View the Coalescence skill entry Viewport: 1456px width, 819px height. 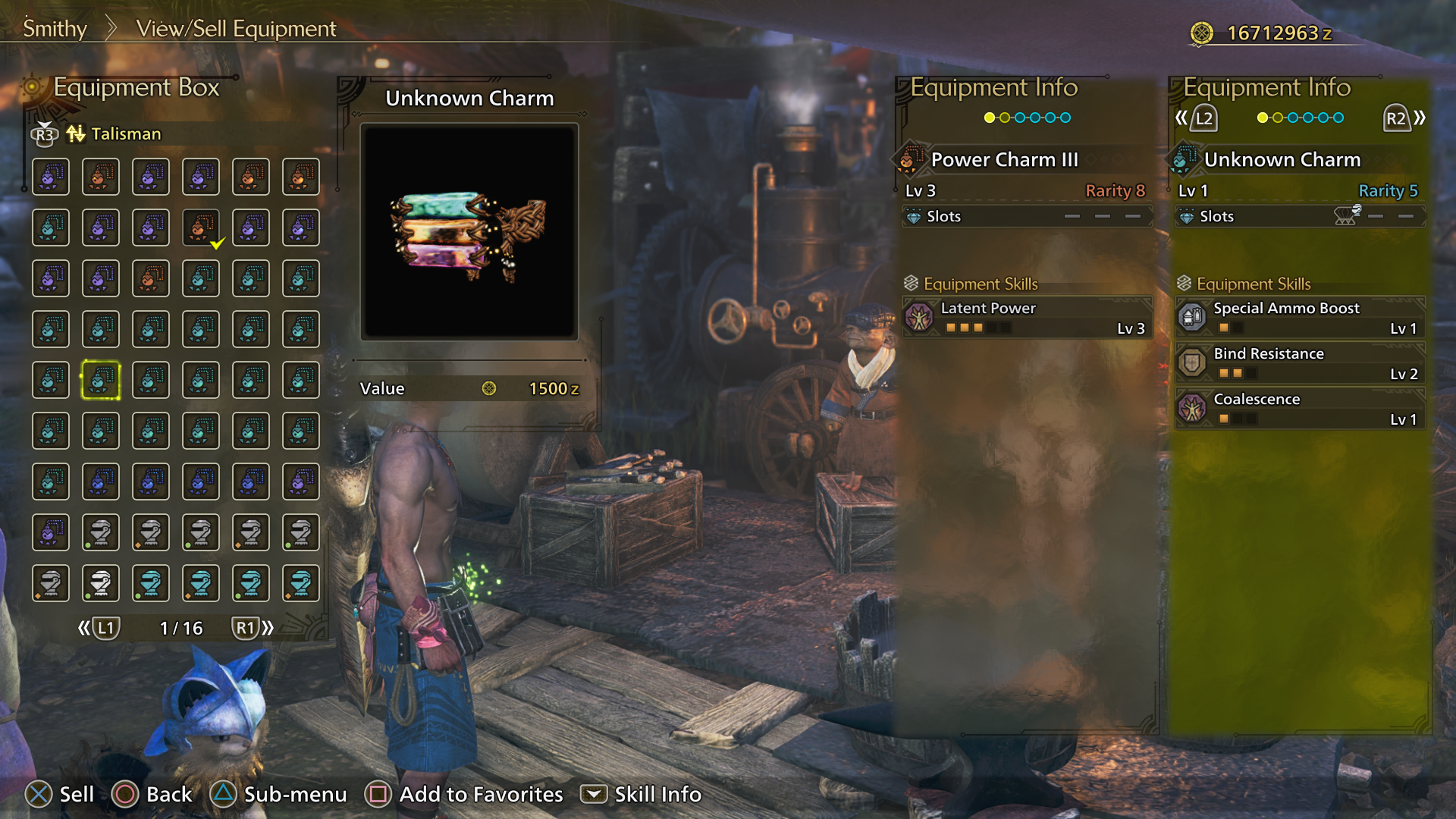(1300, 409)
